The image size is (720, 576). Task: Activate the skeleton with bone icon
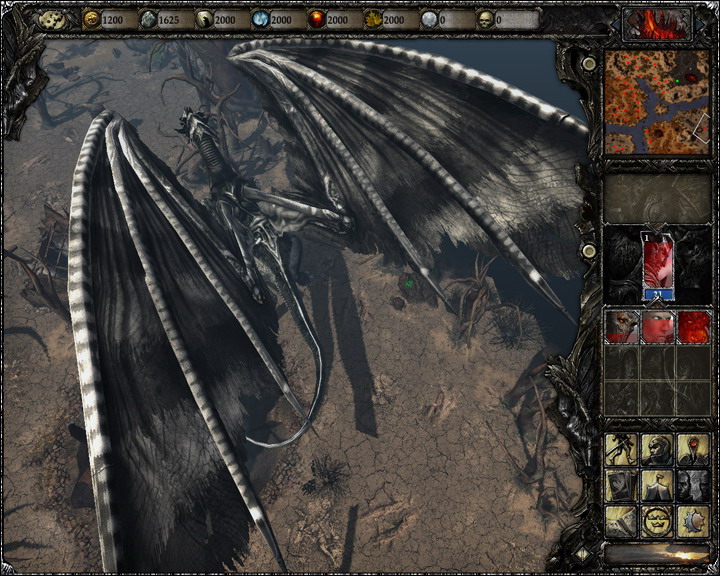click(622, 449)
